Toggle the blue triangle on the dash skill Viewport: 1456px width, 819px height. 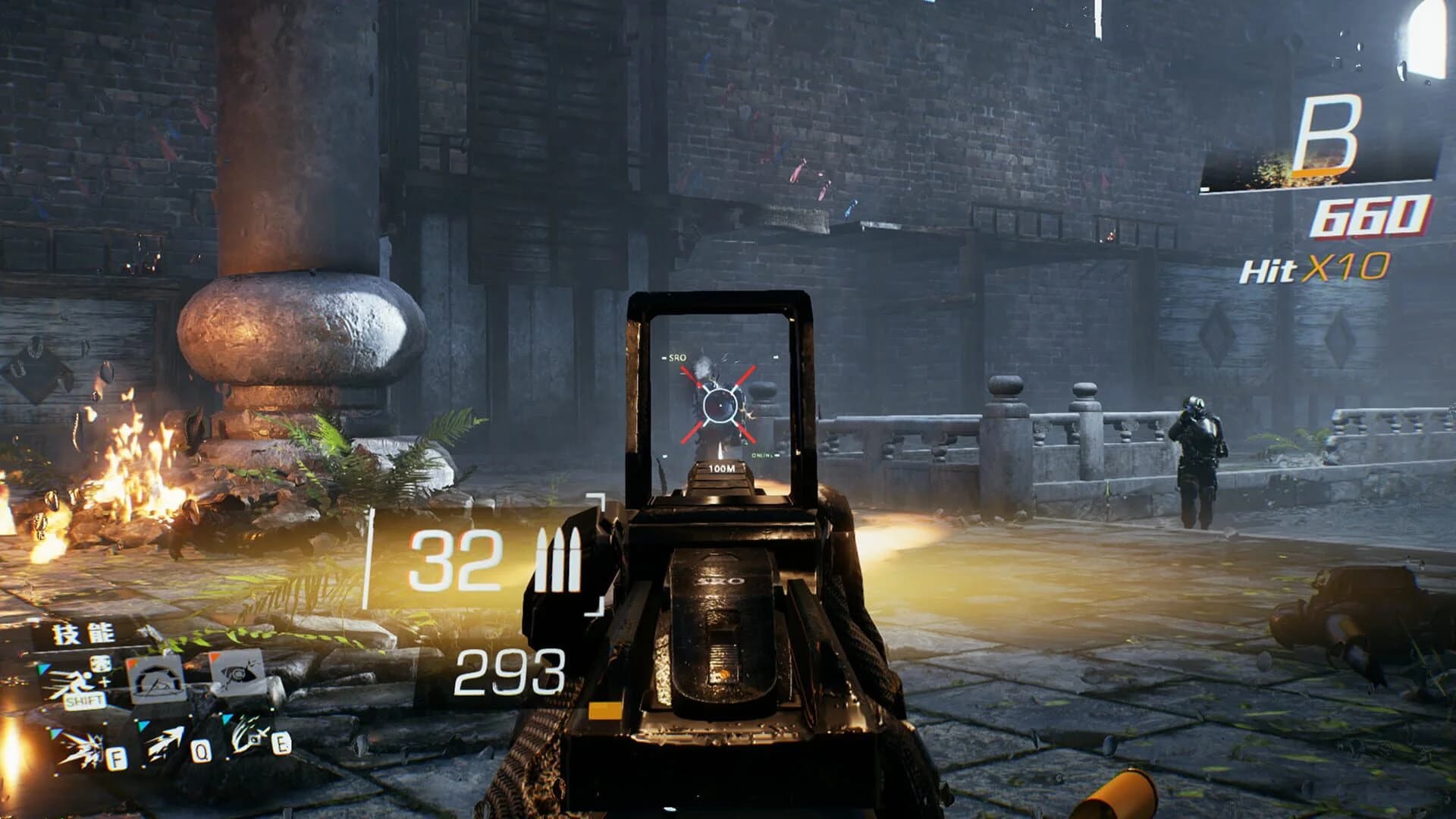tap(42, 669)
